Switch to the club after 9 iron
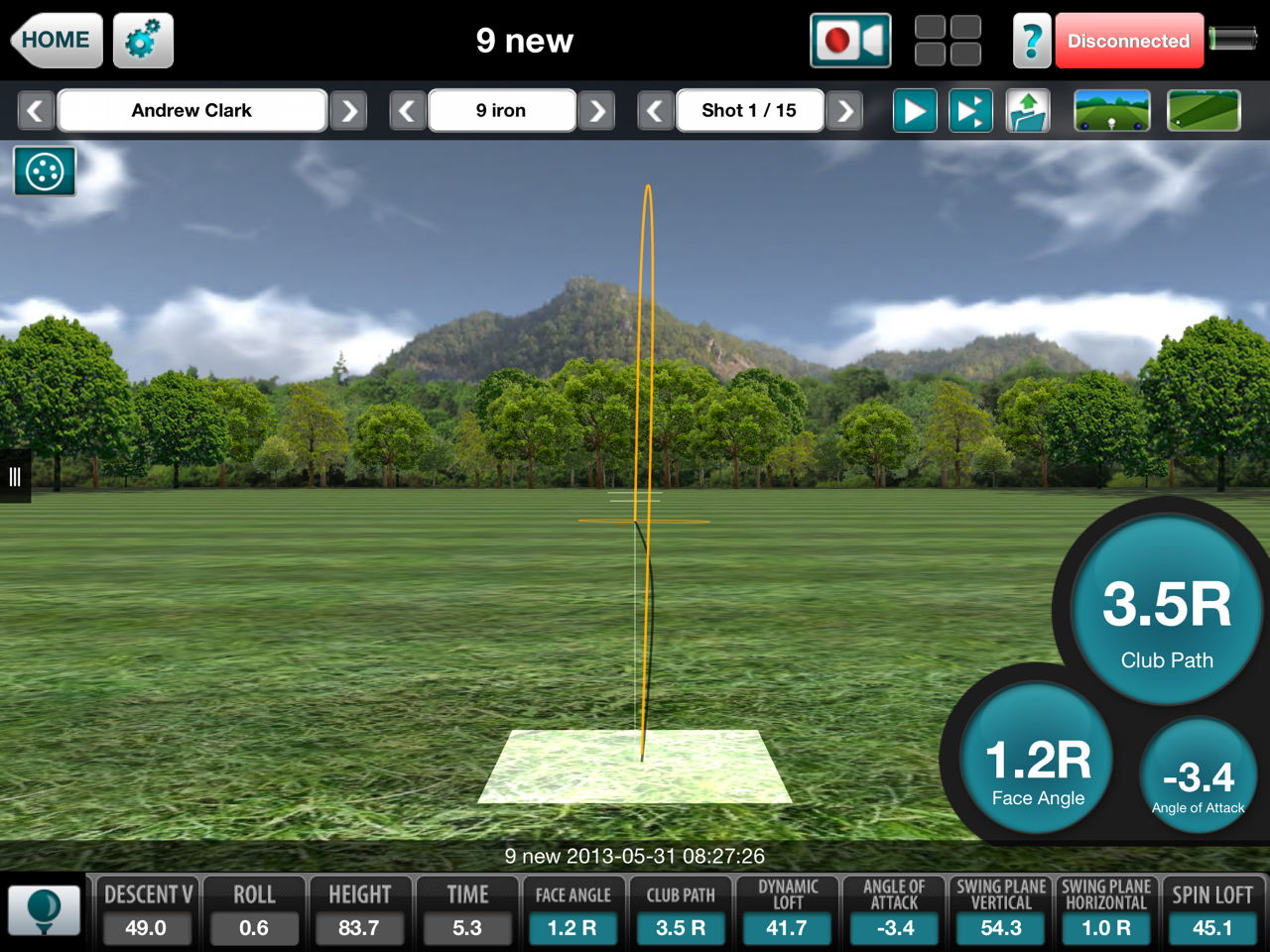 coord(596,110)
